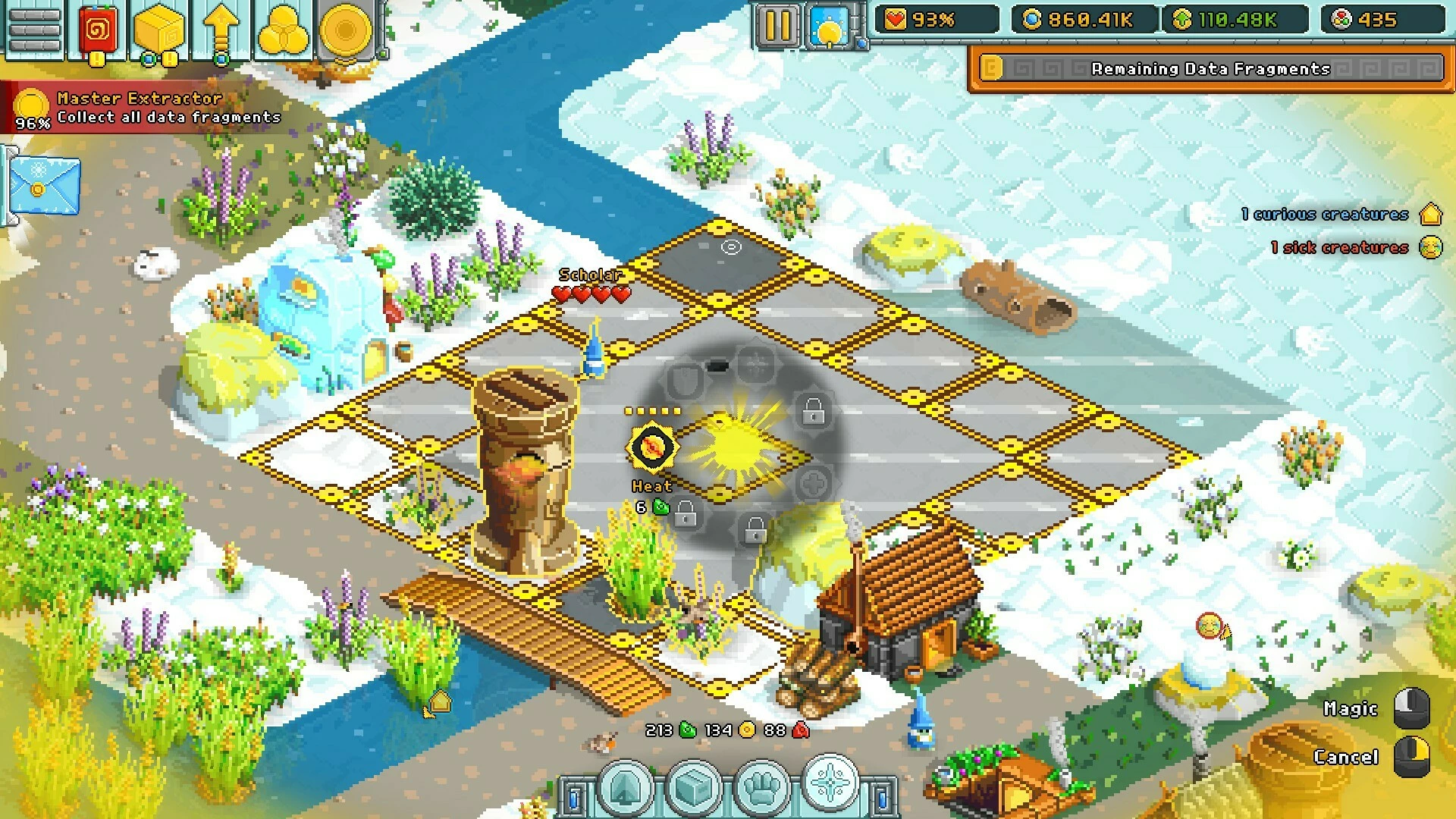1456x819 pixels.
Task: Open the blue envelope mail
Action: [44, 186]
